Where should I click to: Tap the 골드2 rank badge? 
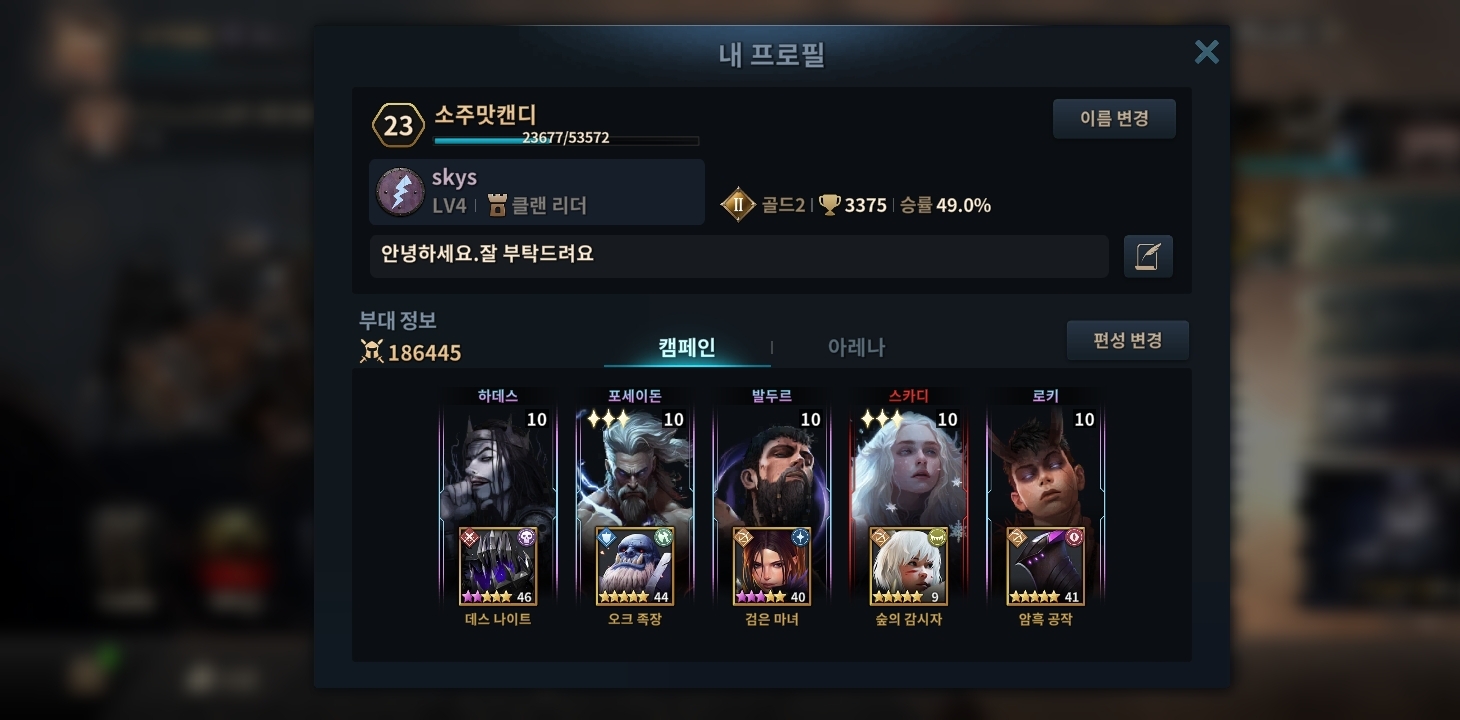pos(738,205)
